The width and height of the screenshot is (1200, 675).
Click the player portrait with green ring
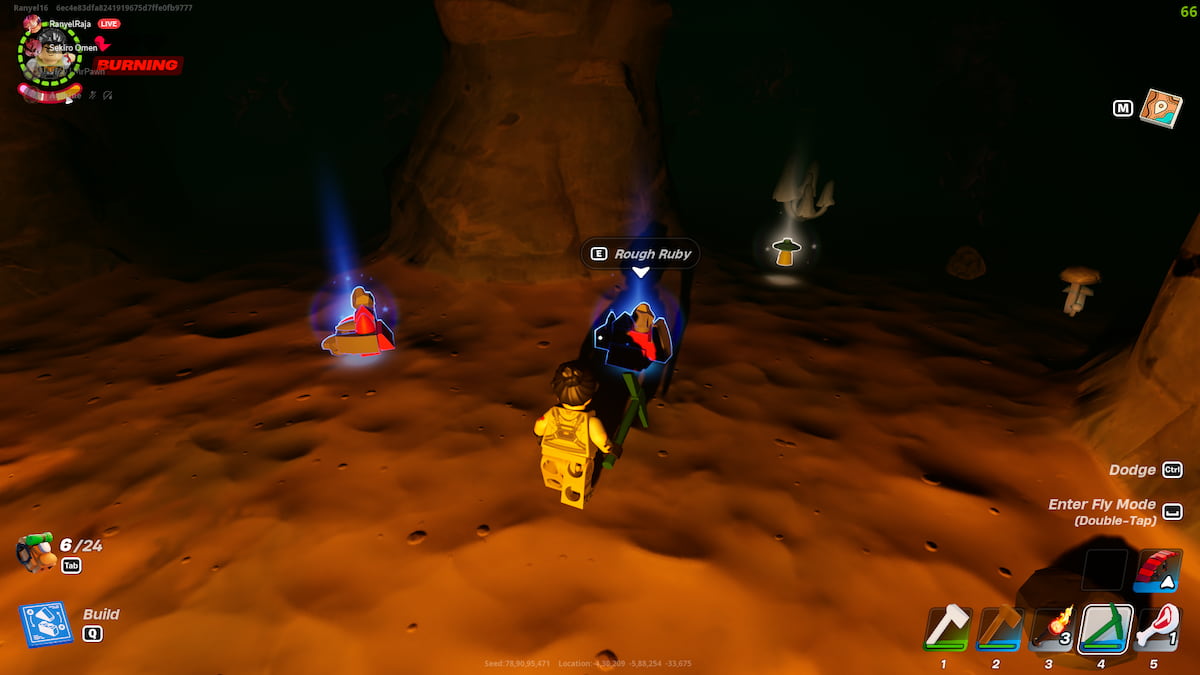point(48,55)
